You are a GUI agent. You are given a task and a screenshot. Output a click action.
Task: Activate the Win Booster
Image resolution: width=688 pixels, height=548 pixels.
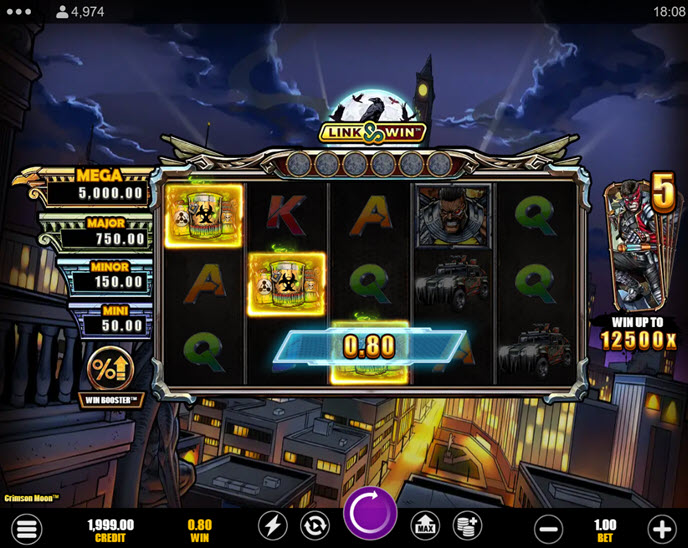pyautogui.click(x=109, y=370)
